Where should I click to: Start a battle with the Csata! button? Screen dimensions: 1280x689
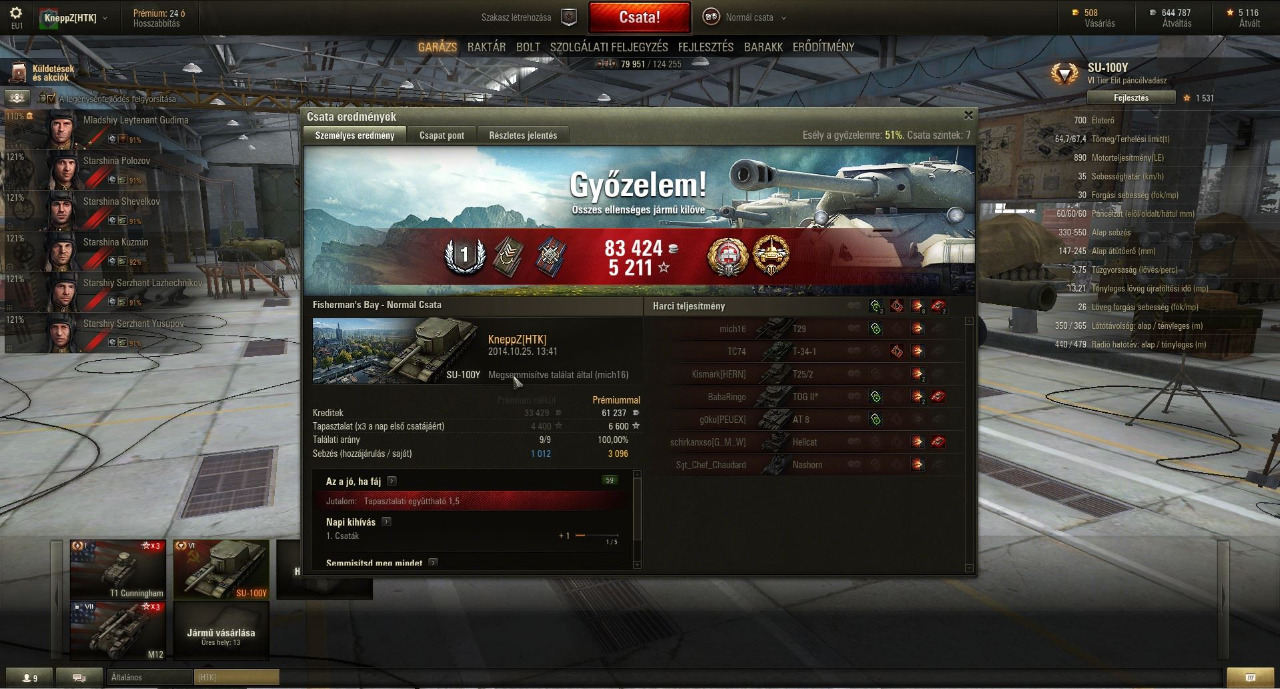(639, 17)
